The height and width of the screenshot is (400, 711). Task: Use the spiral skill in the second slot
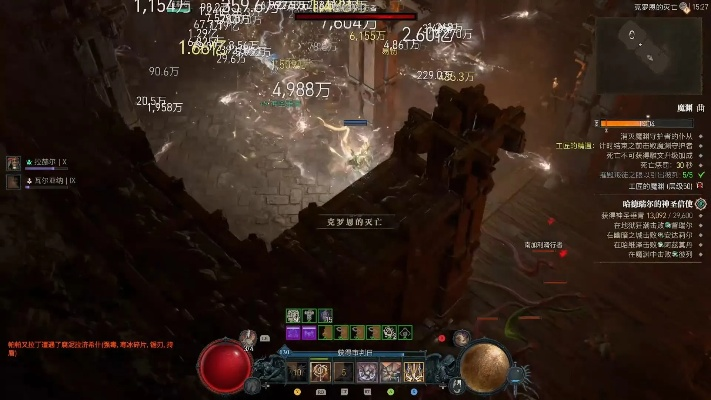coord(320,372)
